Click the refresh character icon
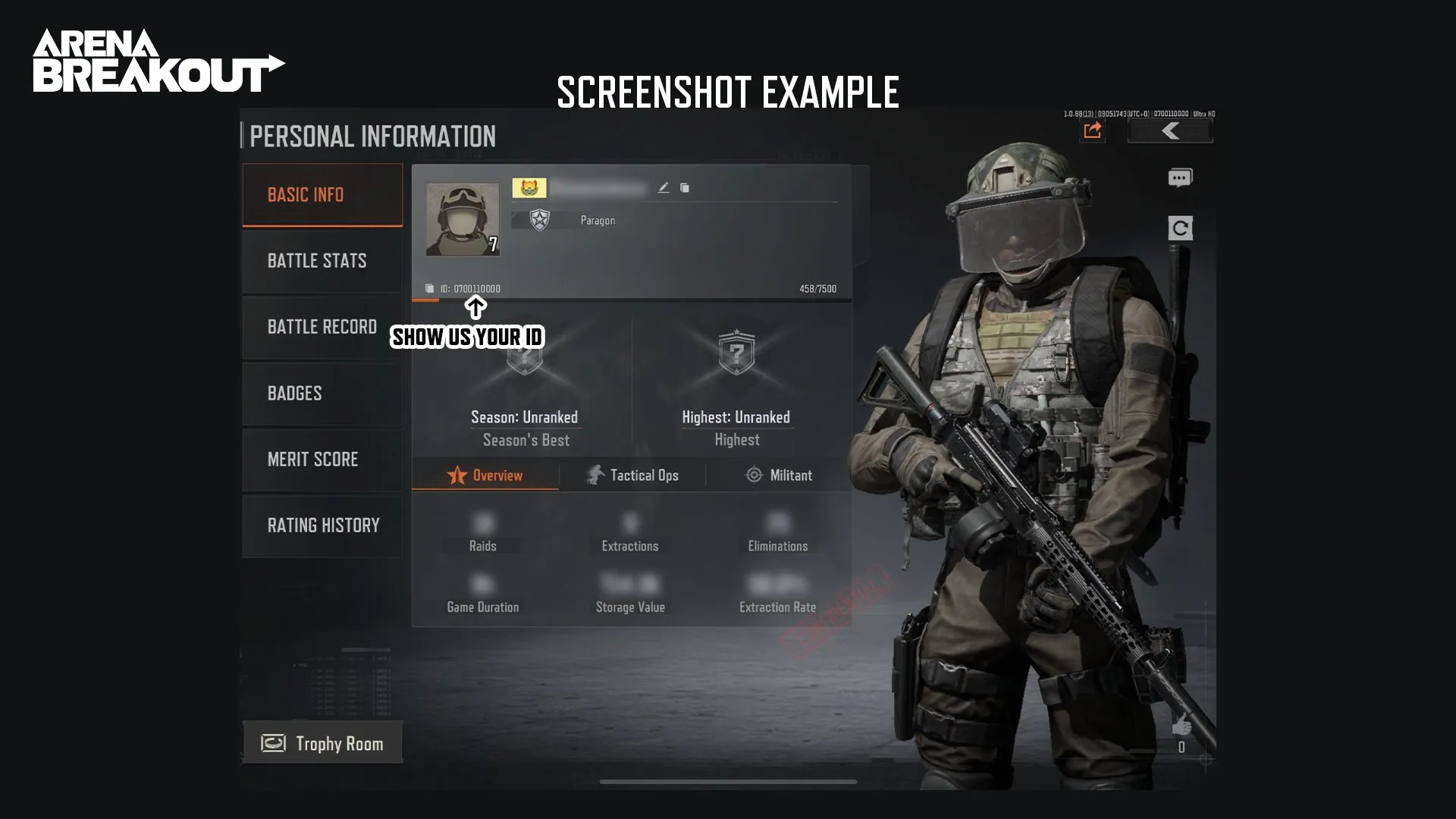Screen dimensions: 1456x819 [1180, 228]
